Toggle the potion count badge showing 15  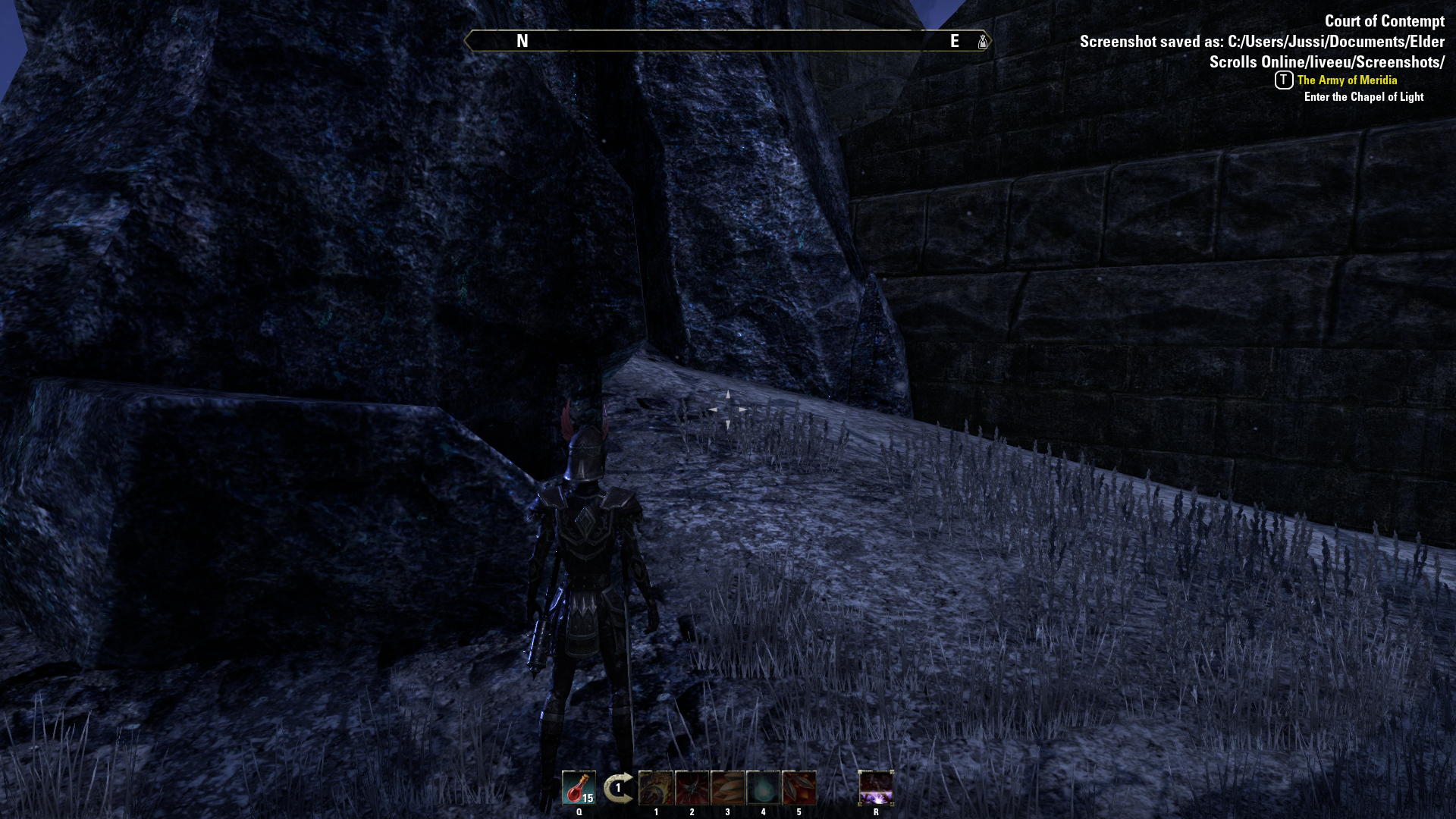tap(588, 798)
